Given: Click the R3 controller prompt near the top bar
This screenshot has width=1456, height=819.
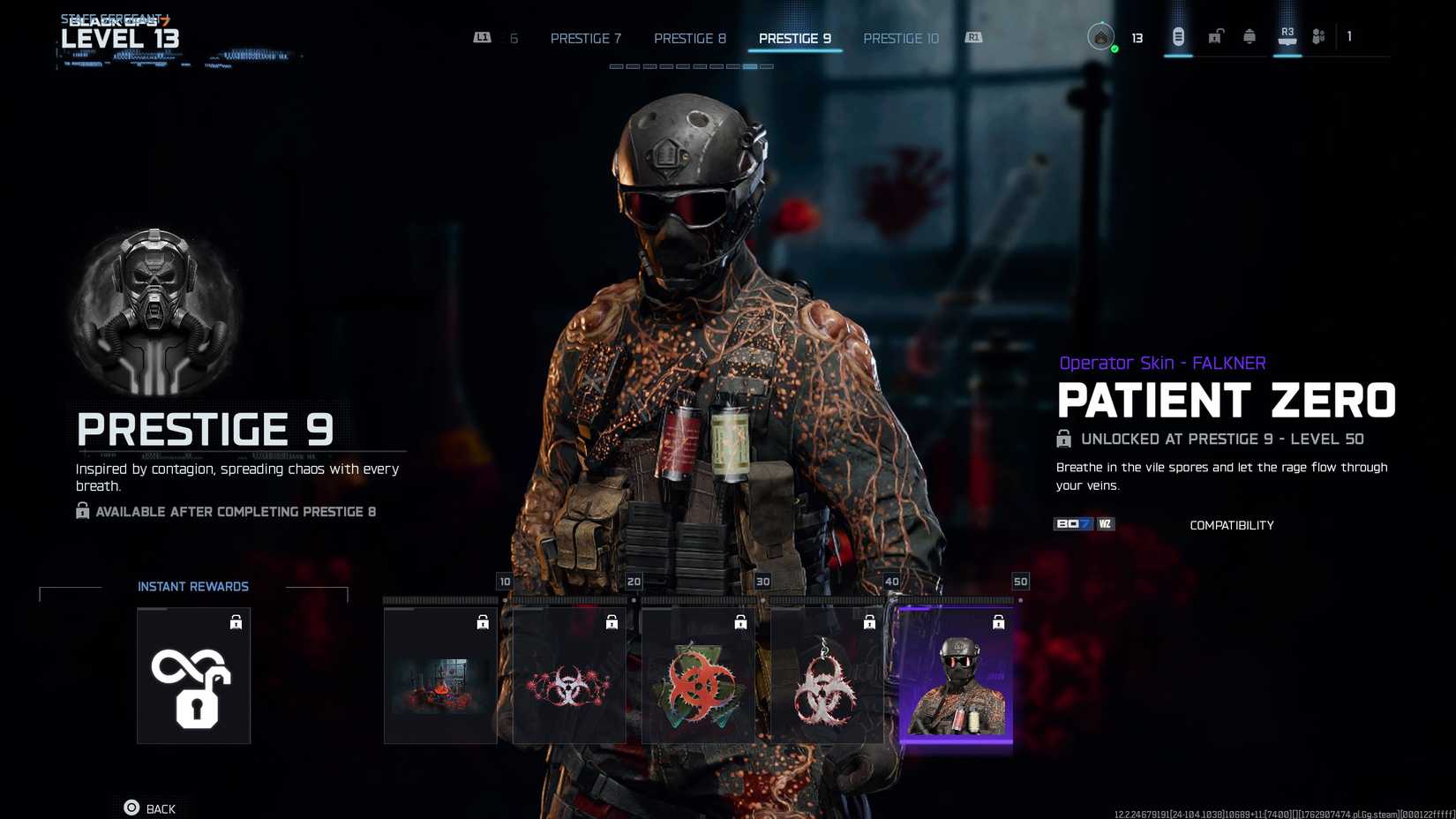Looking at the screenshot, I should 1286,35.
